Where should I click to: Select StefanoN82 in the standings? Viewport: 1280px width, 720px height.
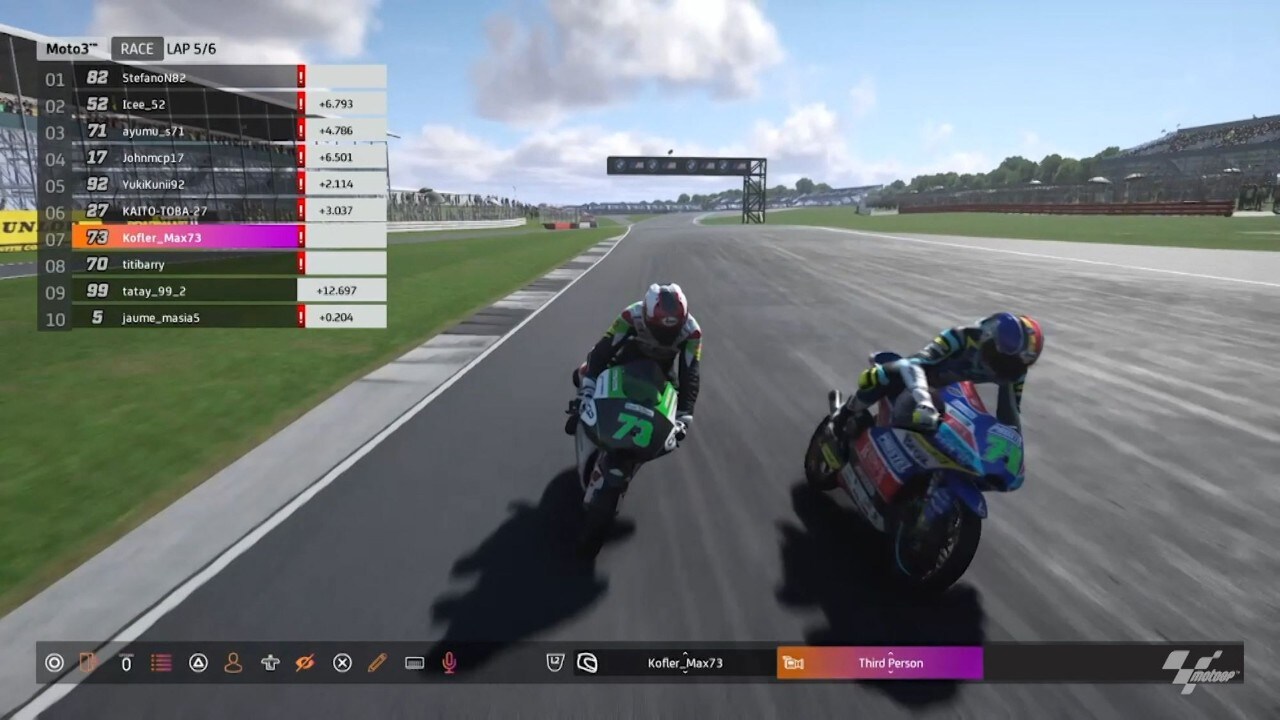185,77
